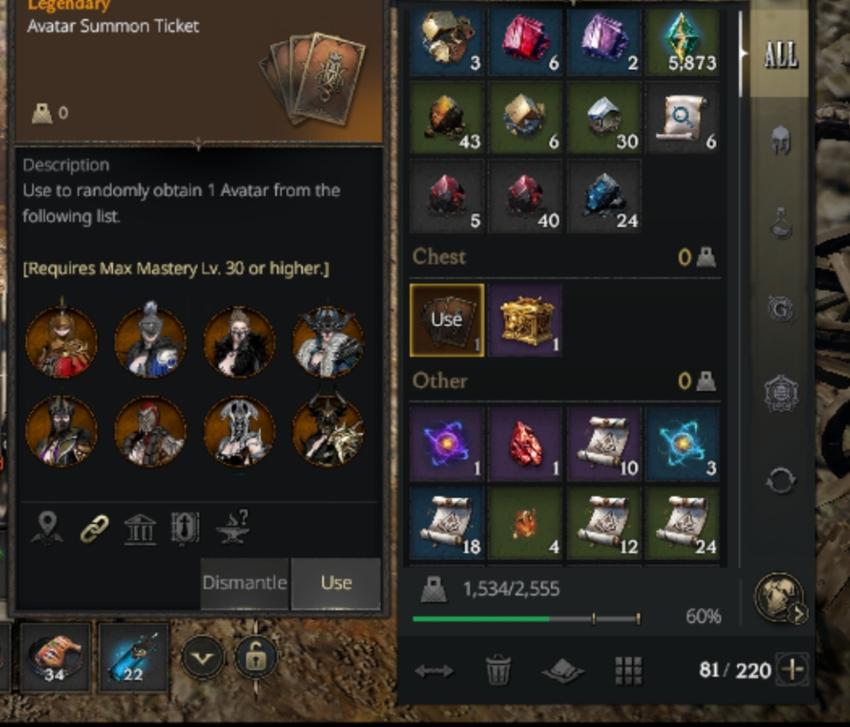Click the trash can delete icon
850x727 pixels.
pyautogui.click(x=498, y=670)
